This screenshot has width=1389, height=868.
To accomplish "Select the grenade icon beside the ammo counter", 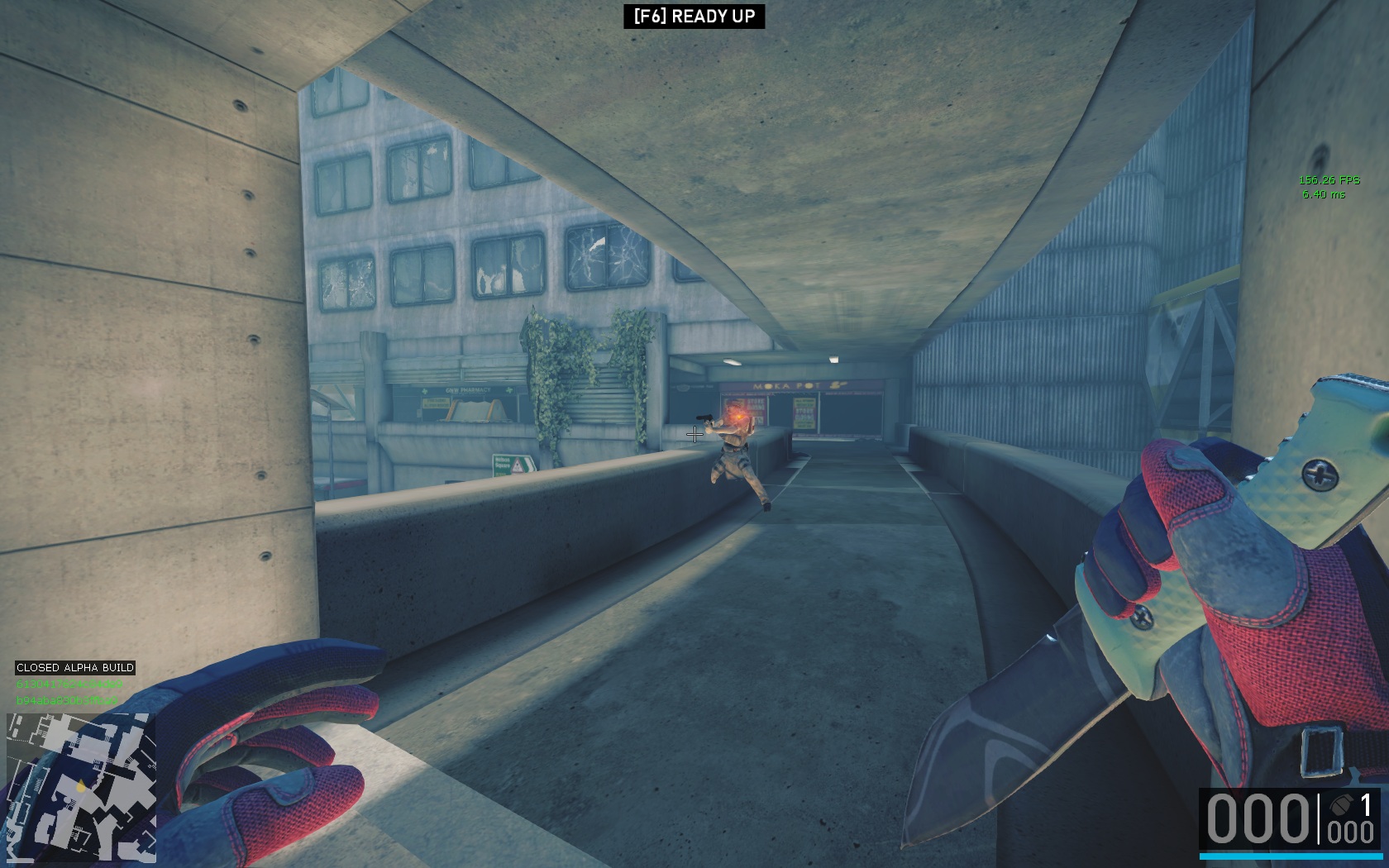I will tap(1338, 804).
